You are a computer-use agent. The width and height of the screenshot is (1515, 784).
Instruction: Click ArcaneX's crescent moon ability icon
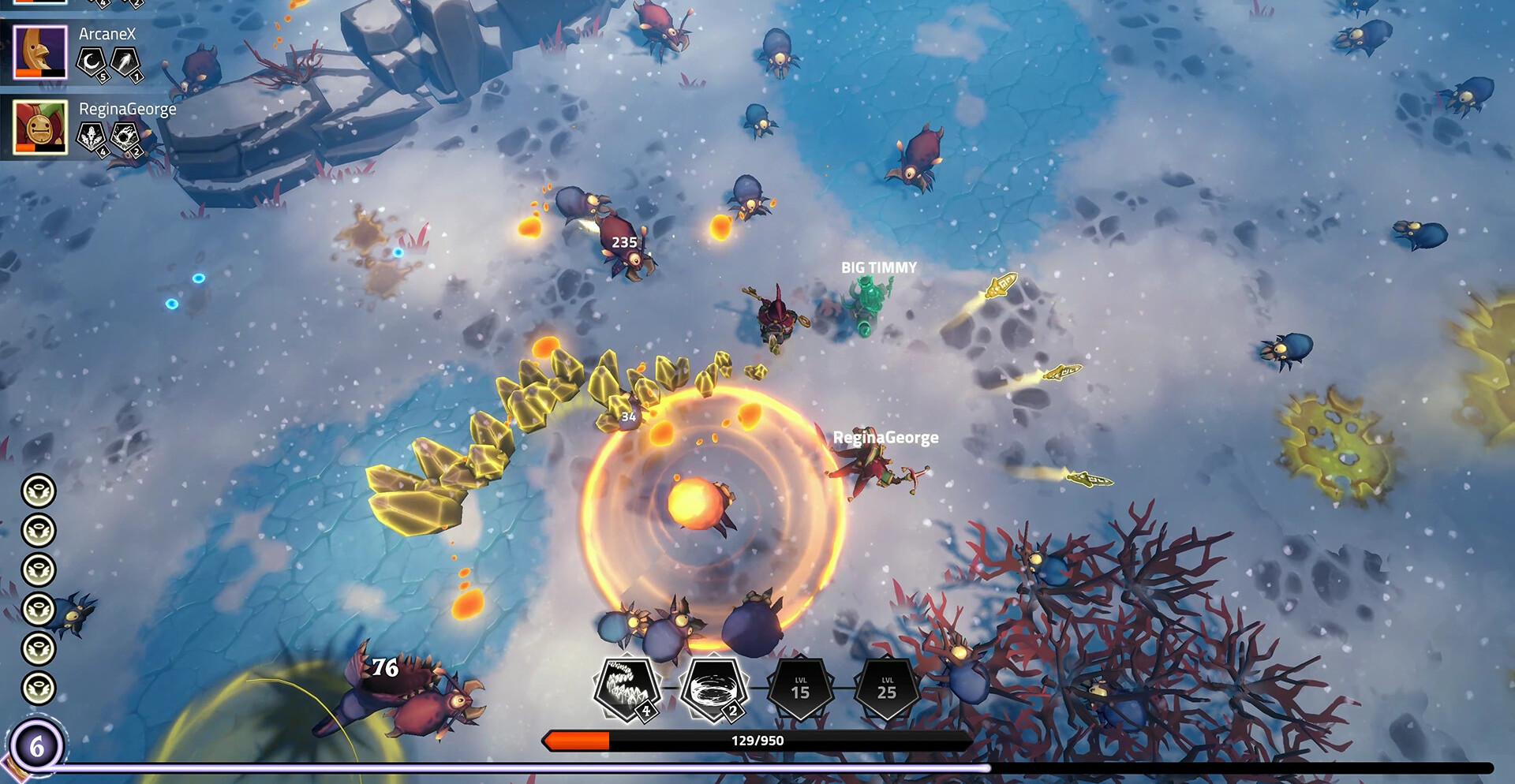(91, 62)
